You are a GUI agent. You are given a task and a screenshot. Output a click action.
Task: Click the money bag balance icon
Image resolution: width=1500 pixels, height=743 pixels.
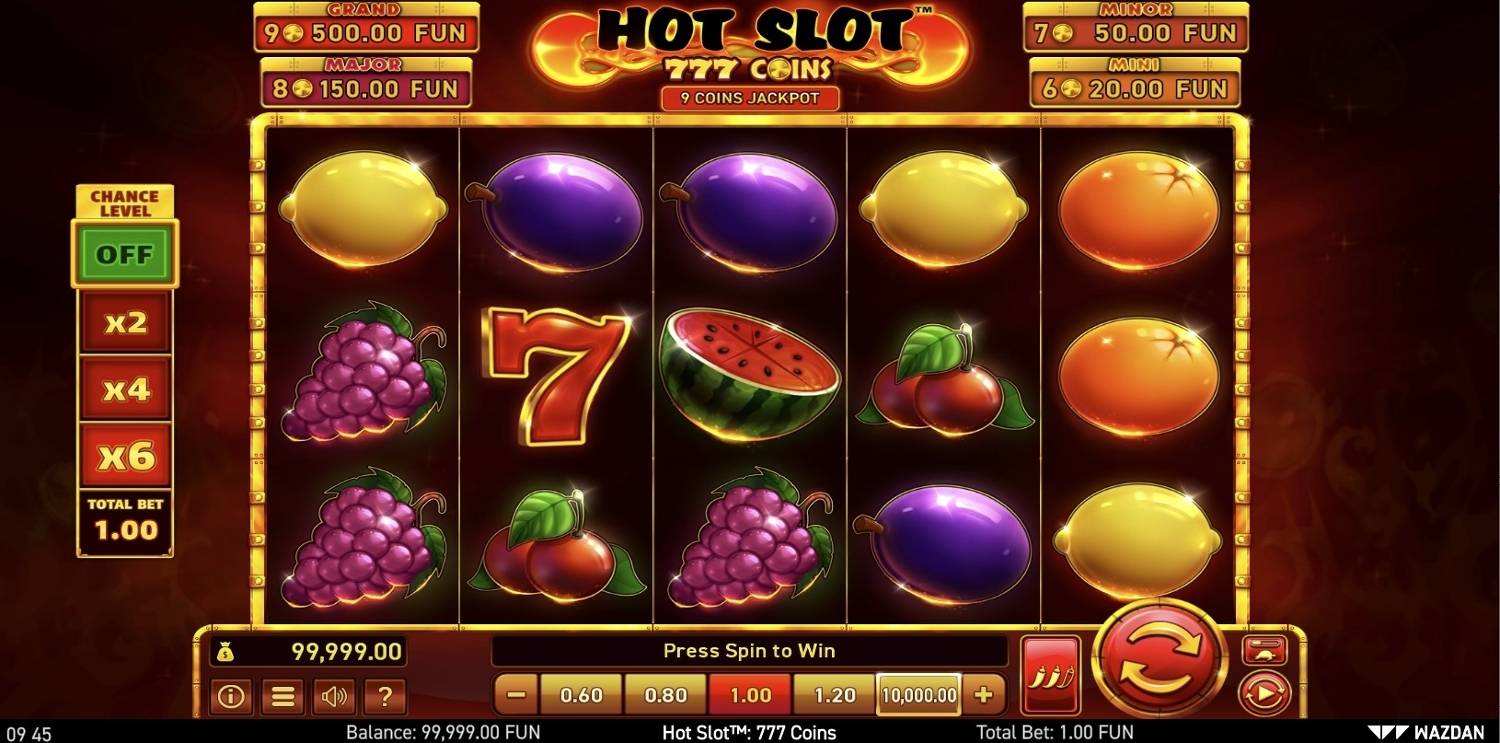click(x=228, y=650)
